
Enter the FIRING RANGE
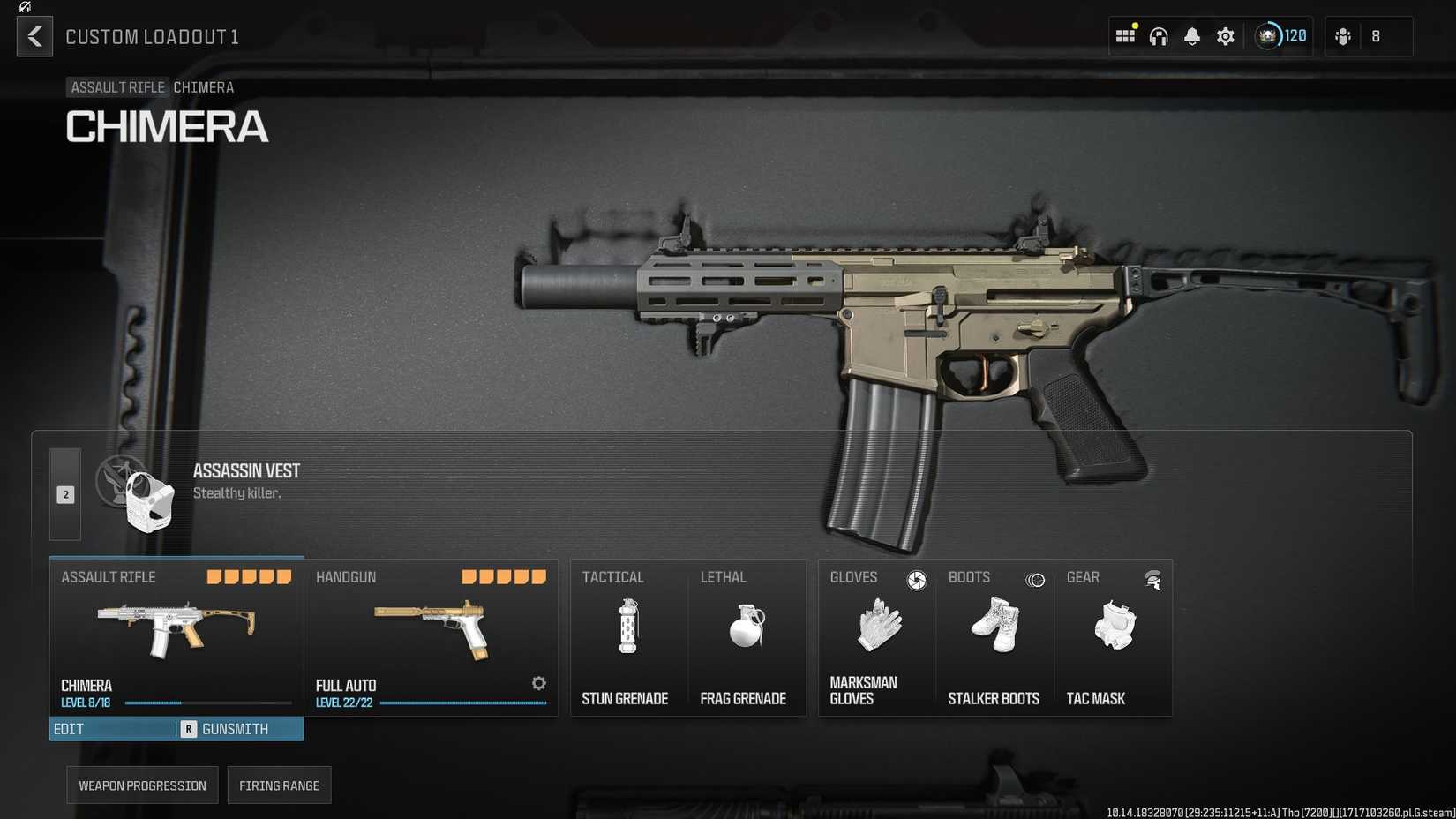coord(279,785)
